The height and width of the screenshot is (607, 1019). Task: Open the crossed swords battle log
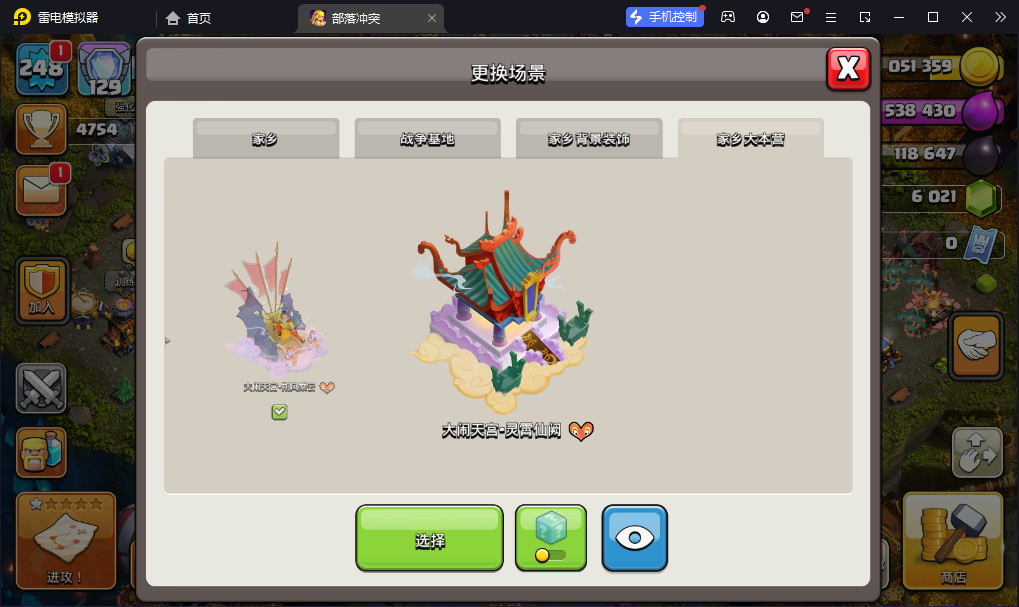tap(41, 388)
